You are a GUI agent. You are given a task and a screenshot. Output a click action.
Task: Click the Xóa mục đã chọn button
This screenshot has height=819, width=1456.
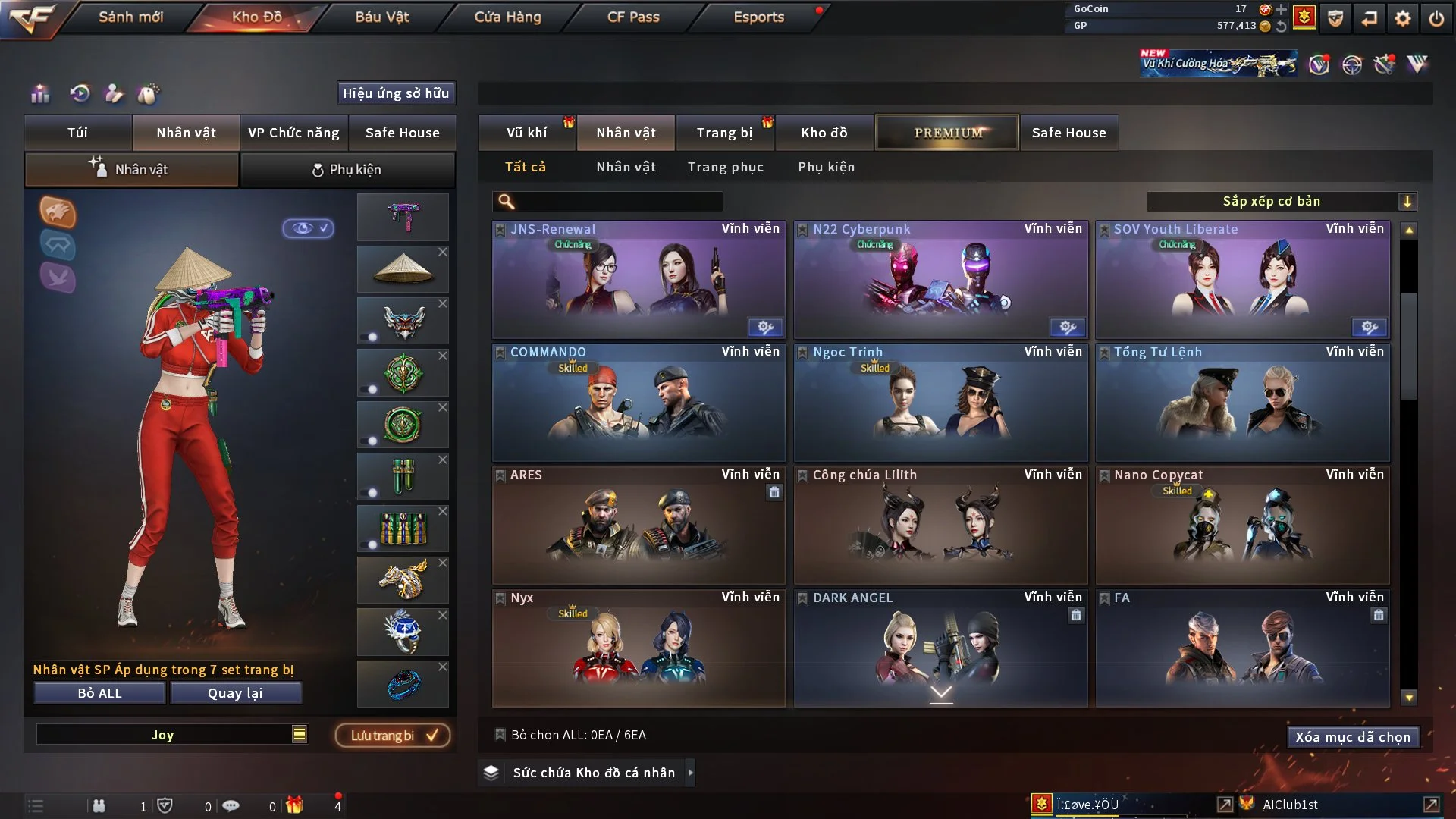[x=1353, y=736]
